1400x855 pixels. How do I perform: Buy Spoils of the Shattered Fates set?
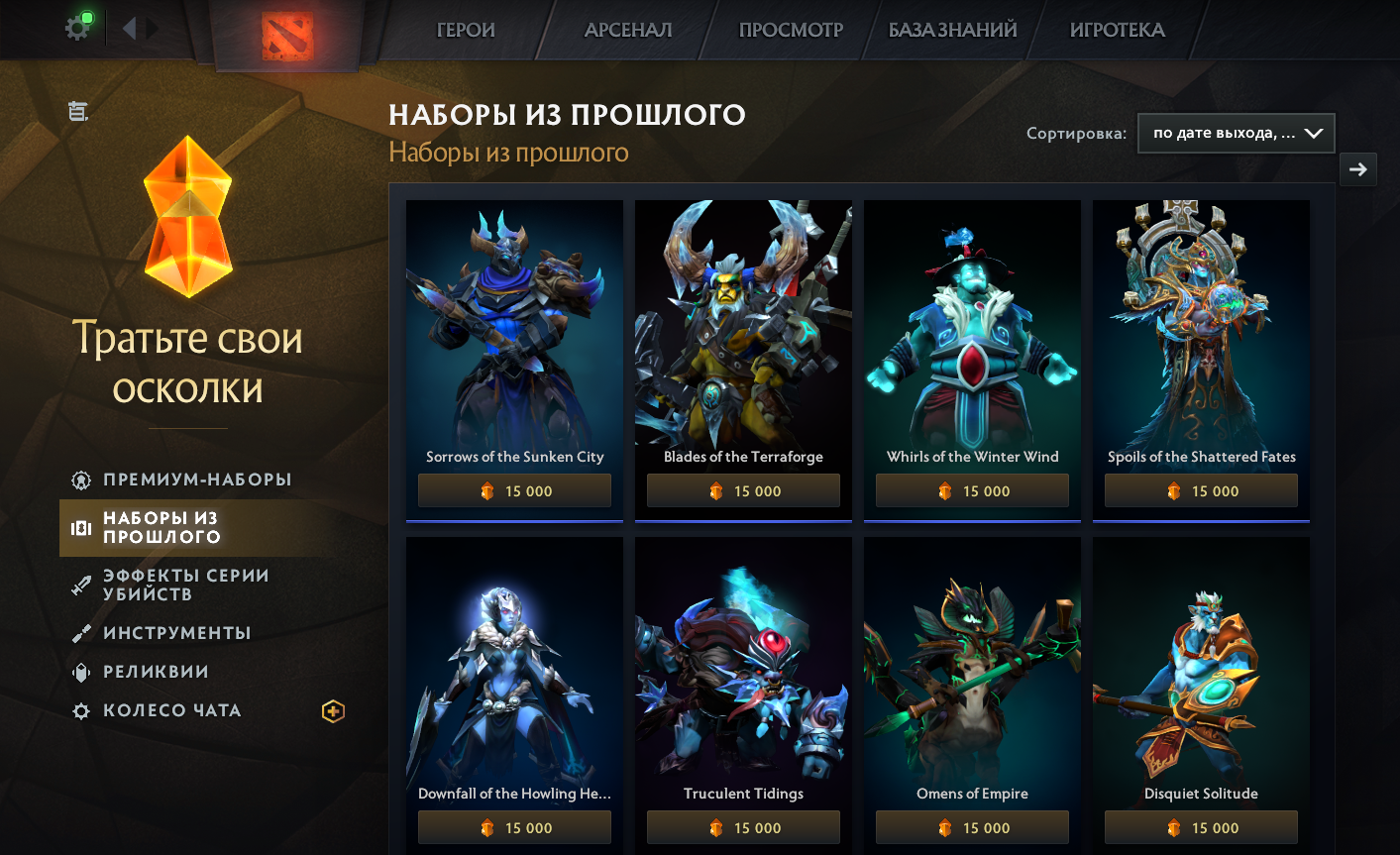(x=1201, y=491)
